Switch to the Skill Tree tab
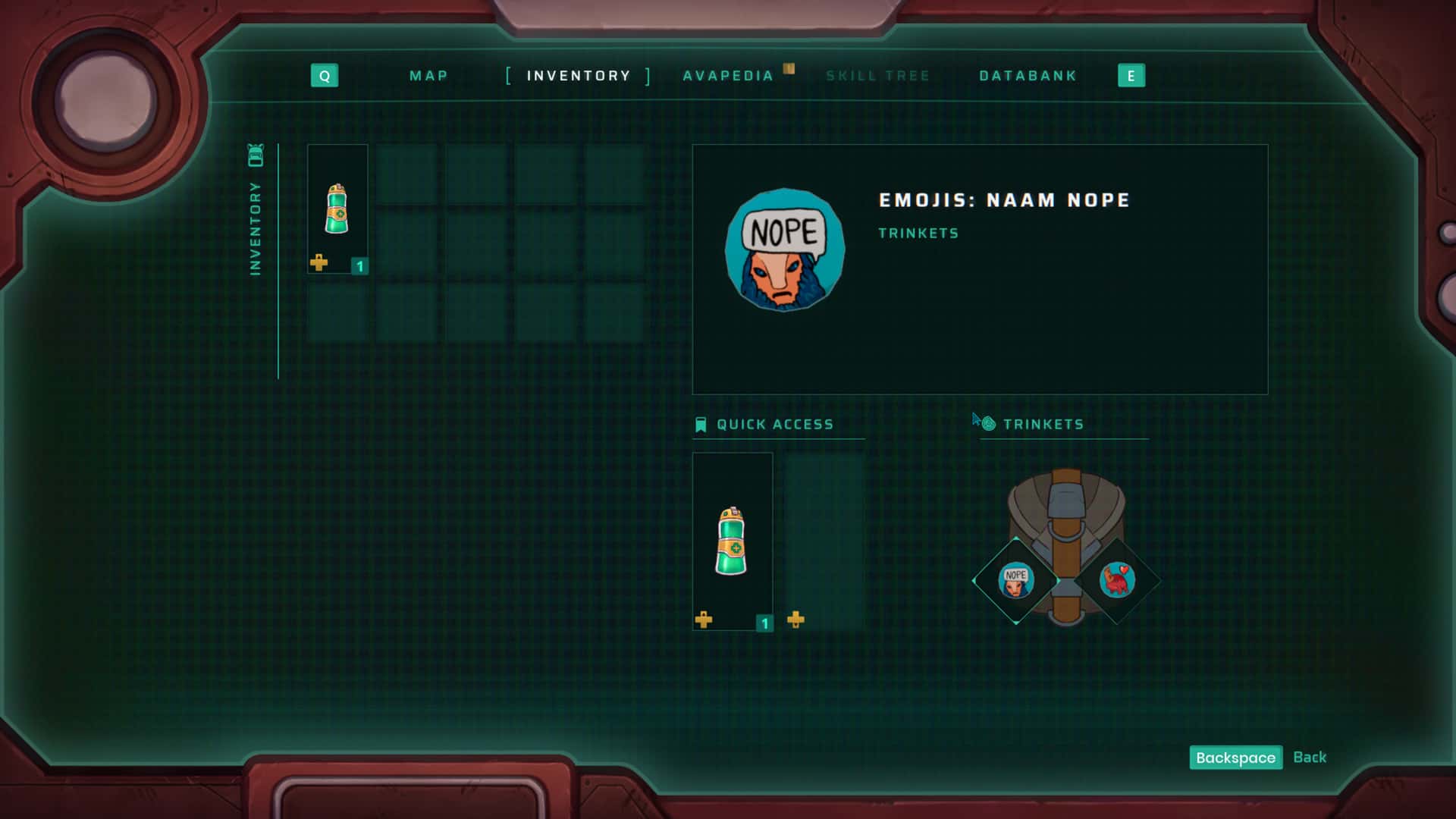This screenshot has height=819, width=1456. point(878,76)
